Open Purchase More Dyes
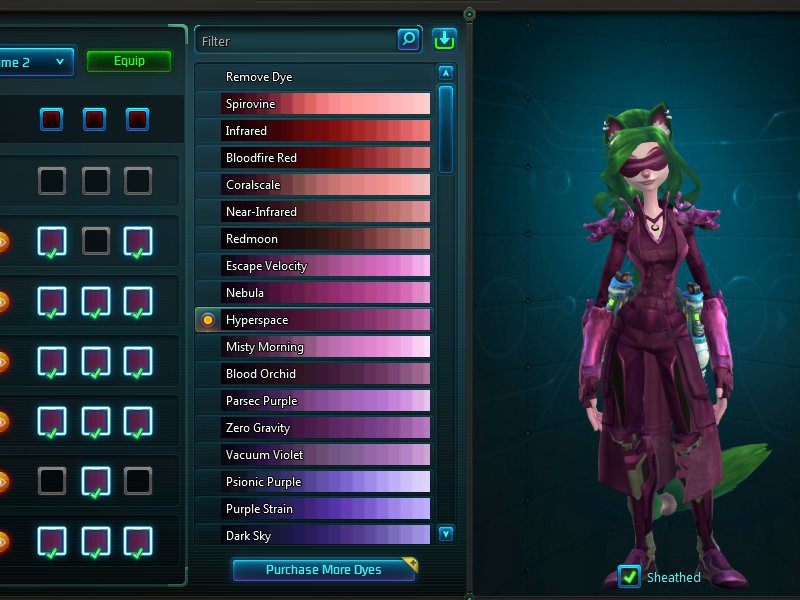 (324, 570)
